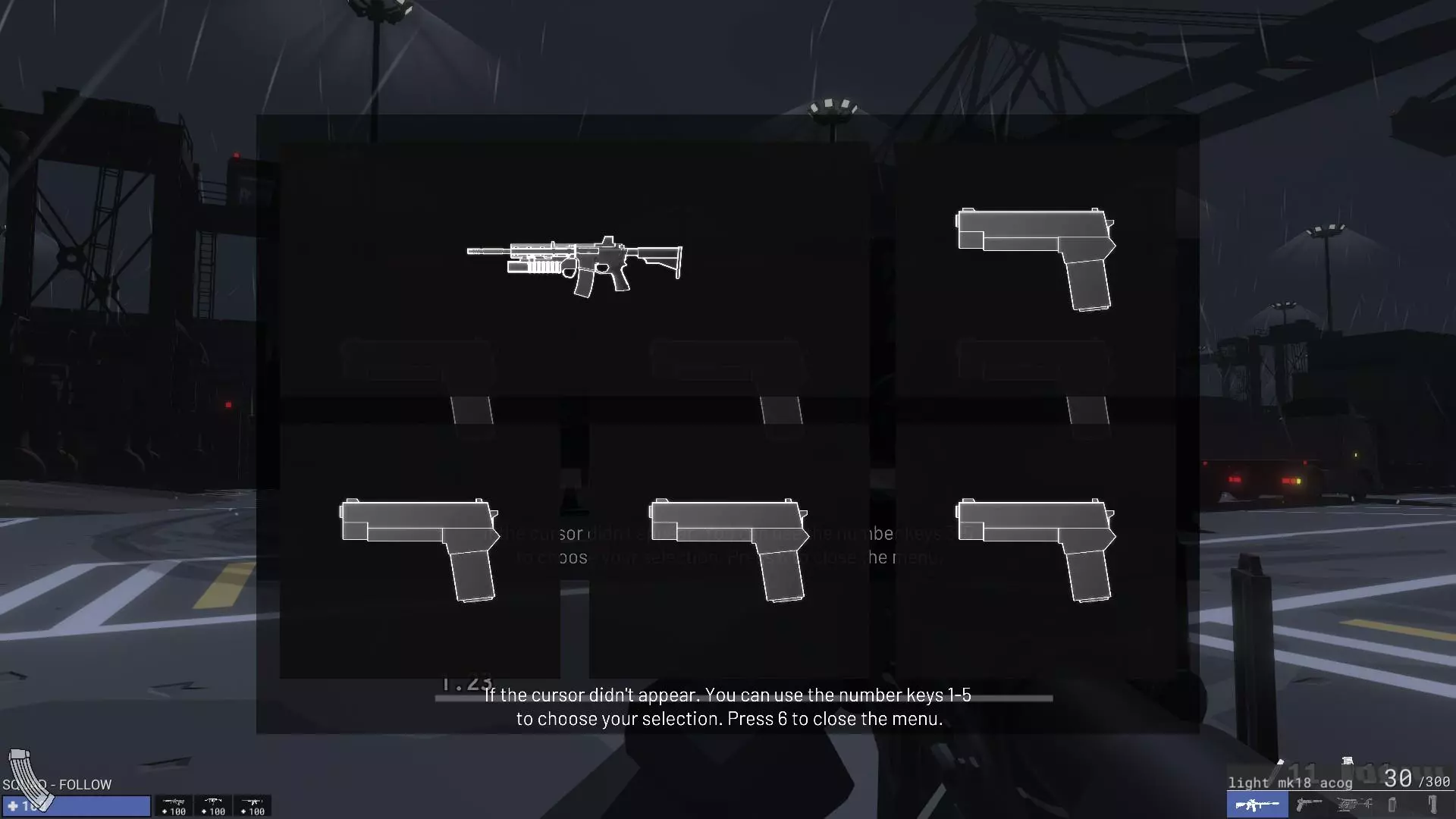Select the third weapon slot icon in hotbar

pos(1354,805)
